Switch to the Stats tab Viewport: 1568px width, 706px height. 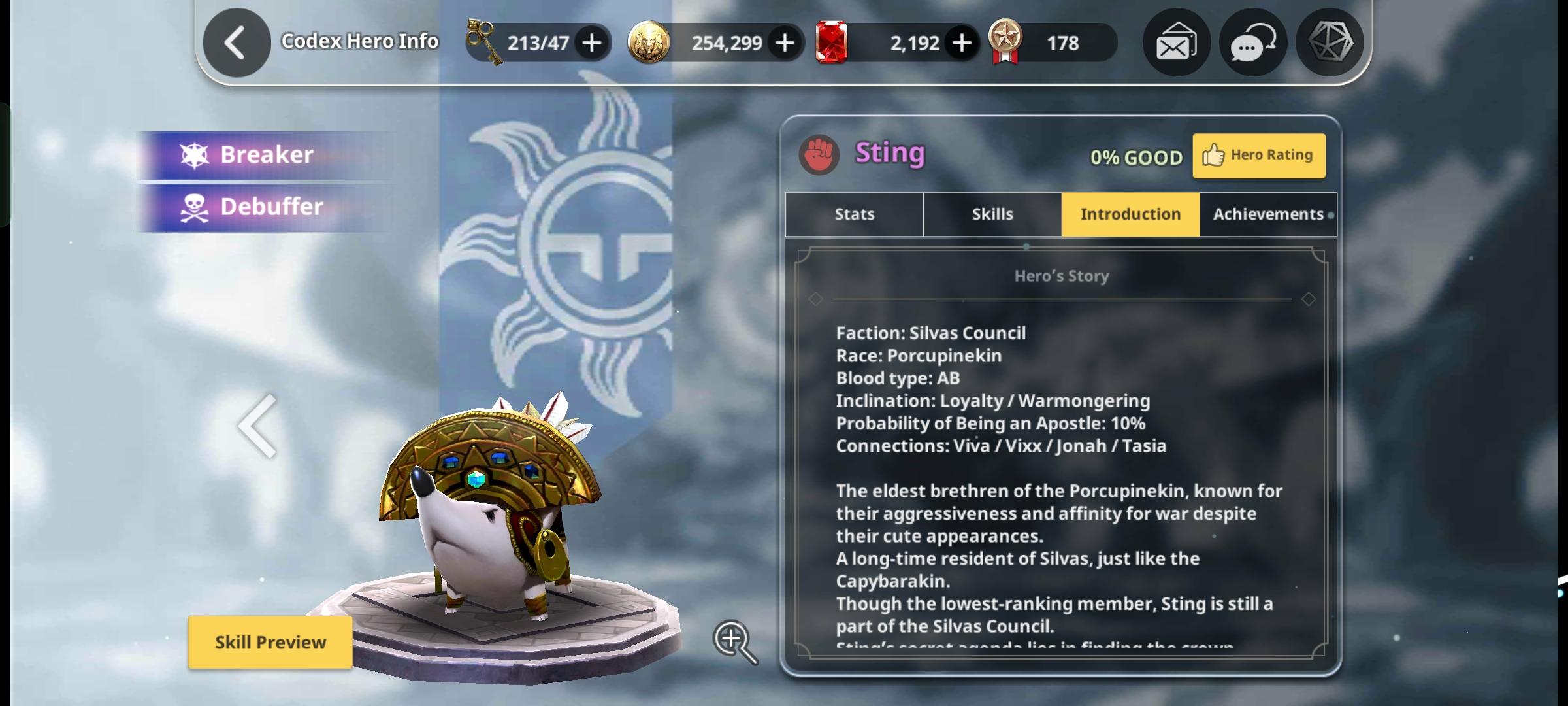pos(855,214)
